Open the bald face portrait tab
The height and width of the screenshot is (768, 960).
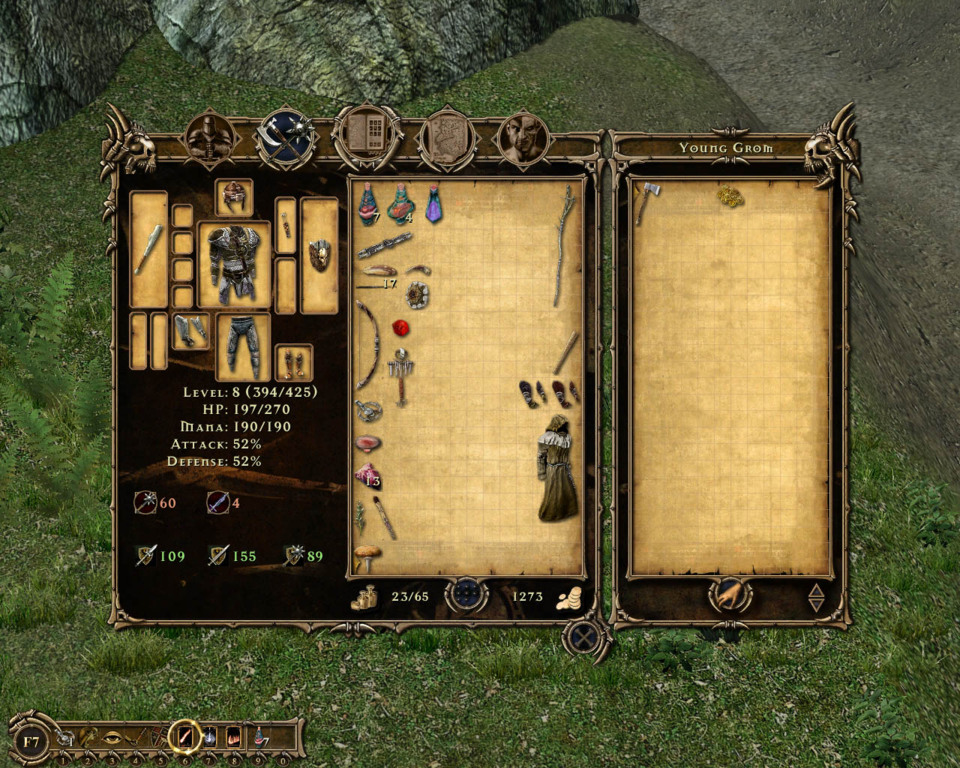[523, 138]
